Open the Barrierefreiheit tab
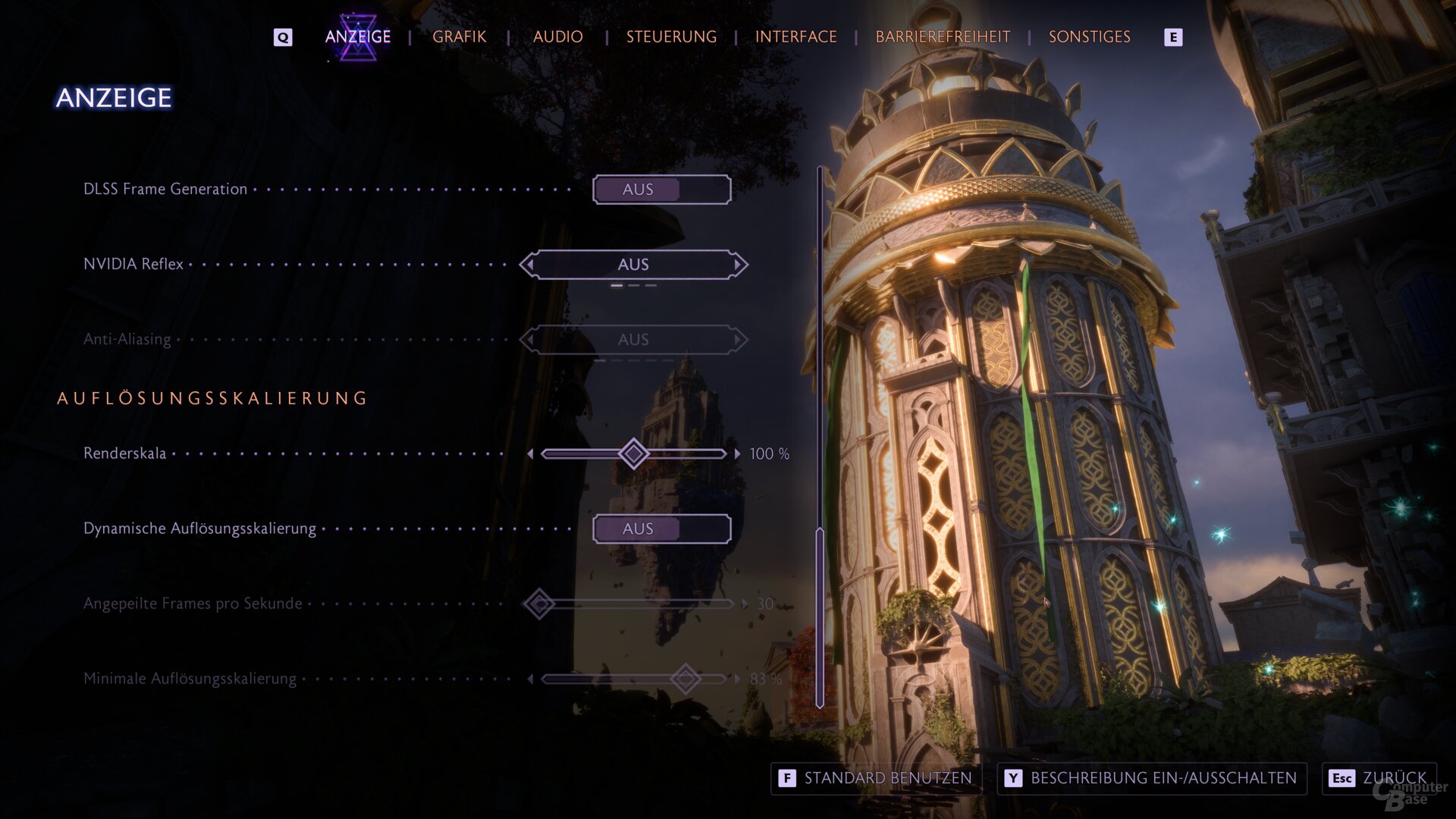Image resolution: width=1456 pixels, height=819 pixels. pos(943,36)
